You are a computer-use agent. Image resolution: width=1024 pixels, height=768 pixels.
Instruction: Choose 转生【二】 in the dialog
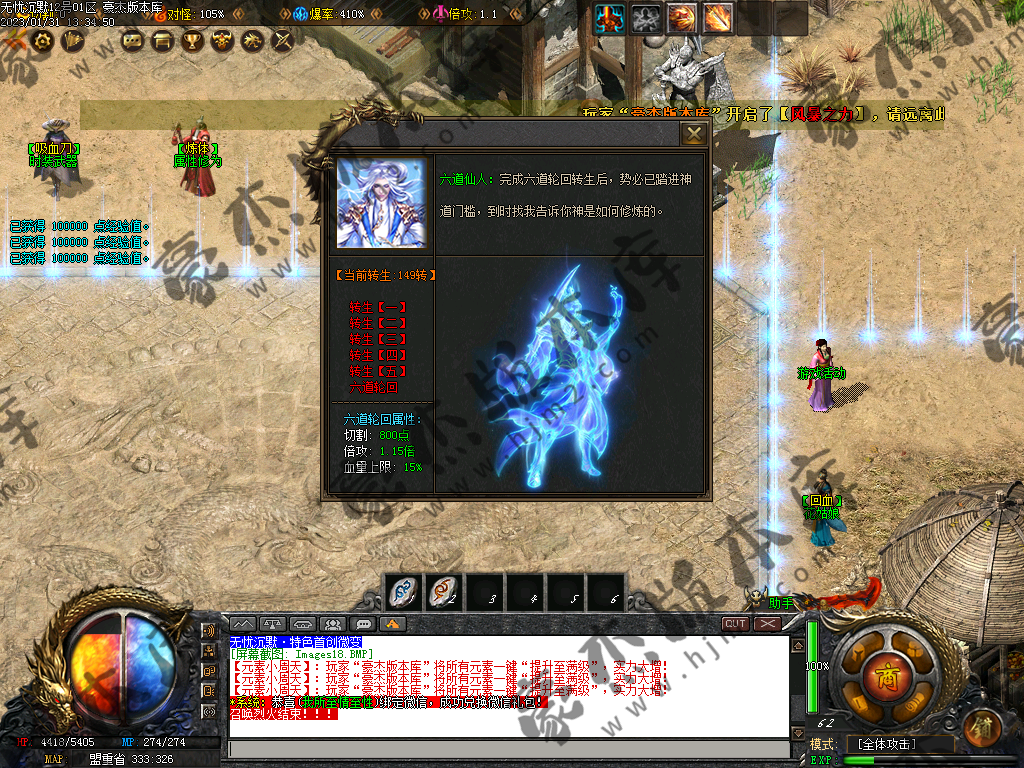coord(378,324)
